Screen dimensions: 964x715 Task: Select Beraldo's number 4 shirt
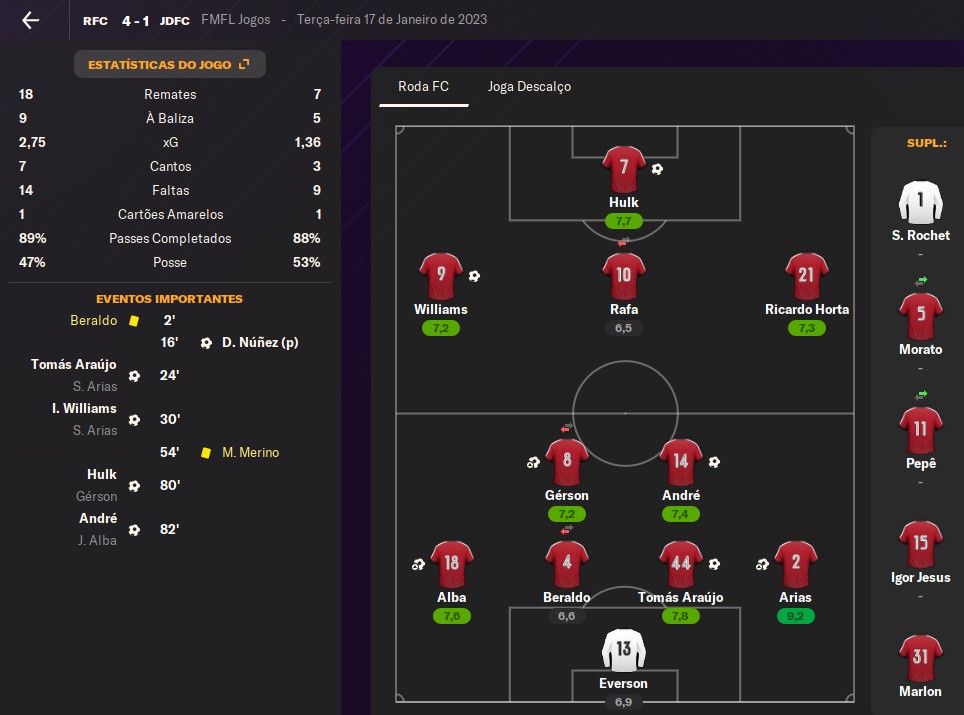click(567, 564)
